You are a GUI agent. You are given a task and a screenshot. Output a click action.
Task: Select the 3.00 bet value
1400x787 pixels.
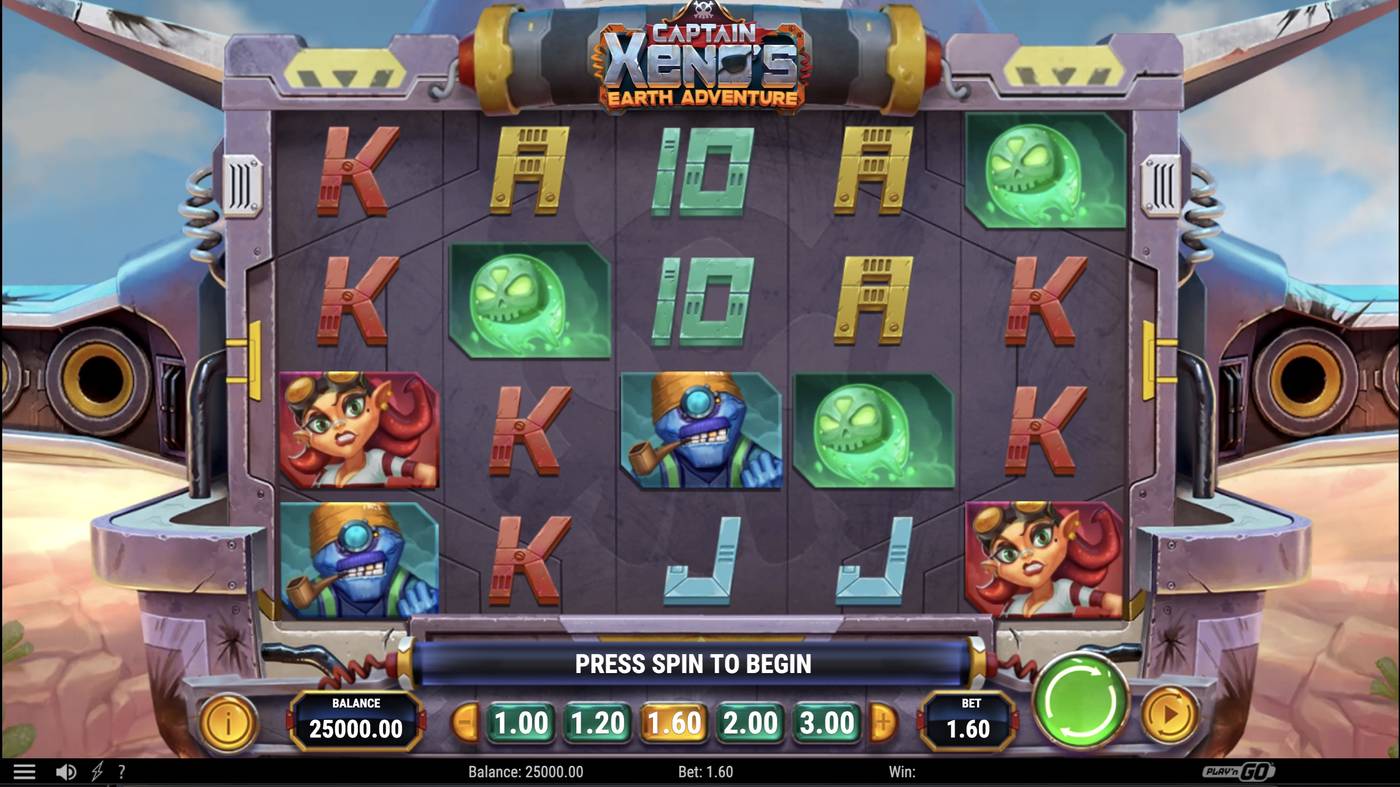click(826, 721)
